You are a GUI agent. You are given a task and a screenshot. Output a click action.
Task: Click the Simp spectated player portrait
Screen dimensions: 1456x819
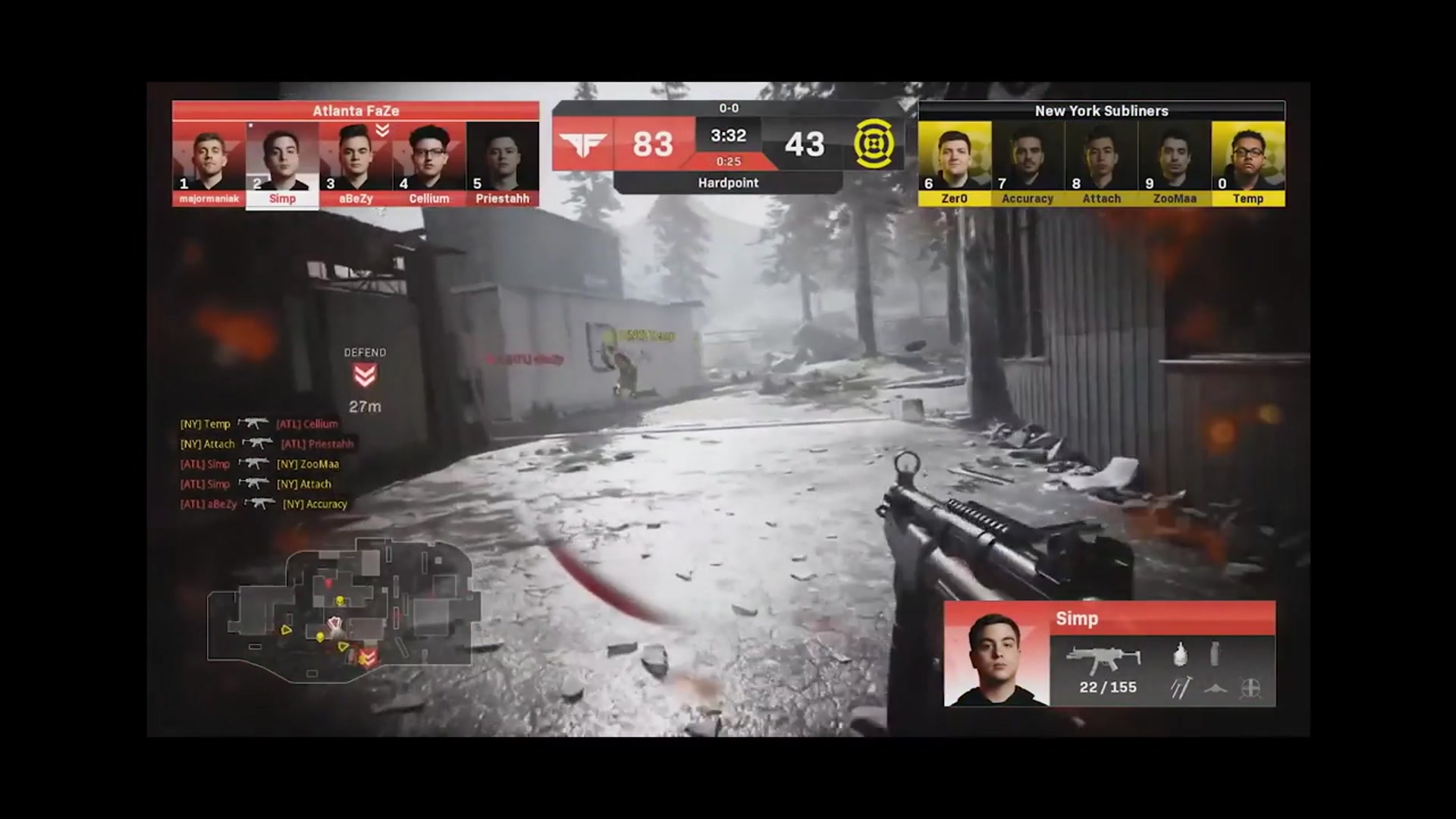point(996,657)
